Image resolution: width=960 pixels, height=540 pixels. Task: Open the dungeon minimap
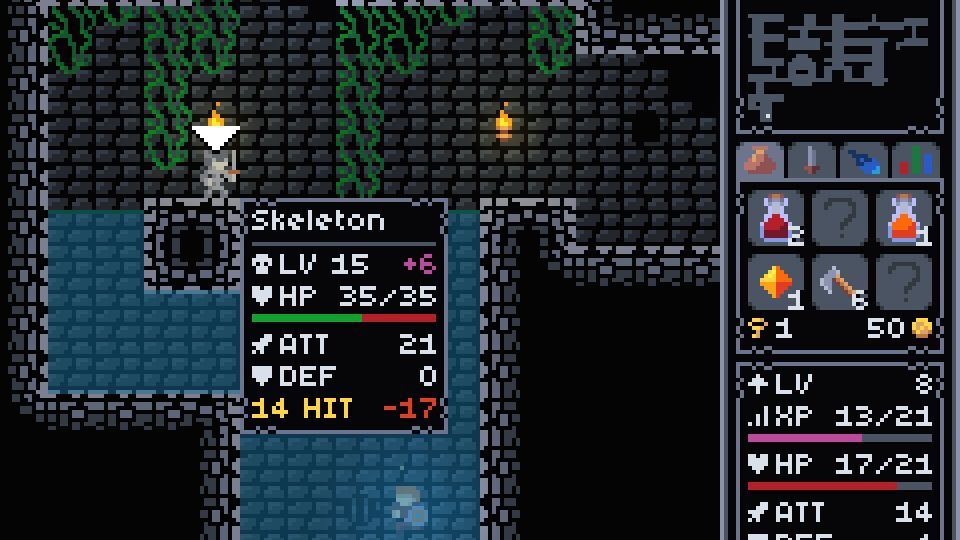838,65
